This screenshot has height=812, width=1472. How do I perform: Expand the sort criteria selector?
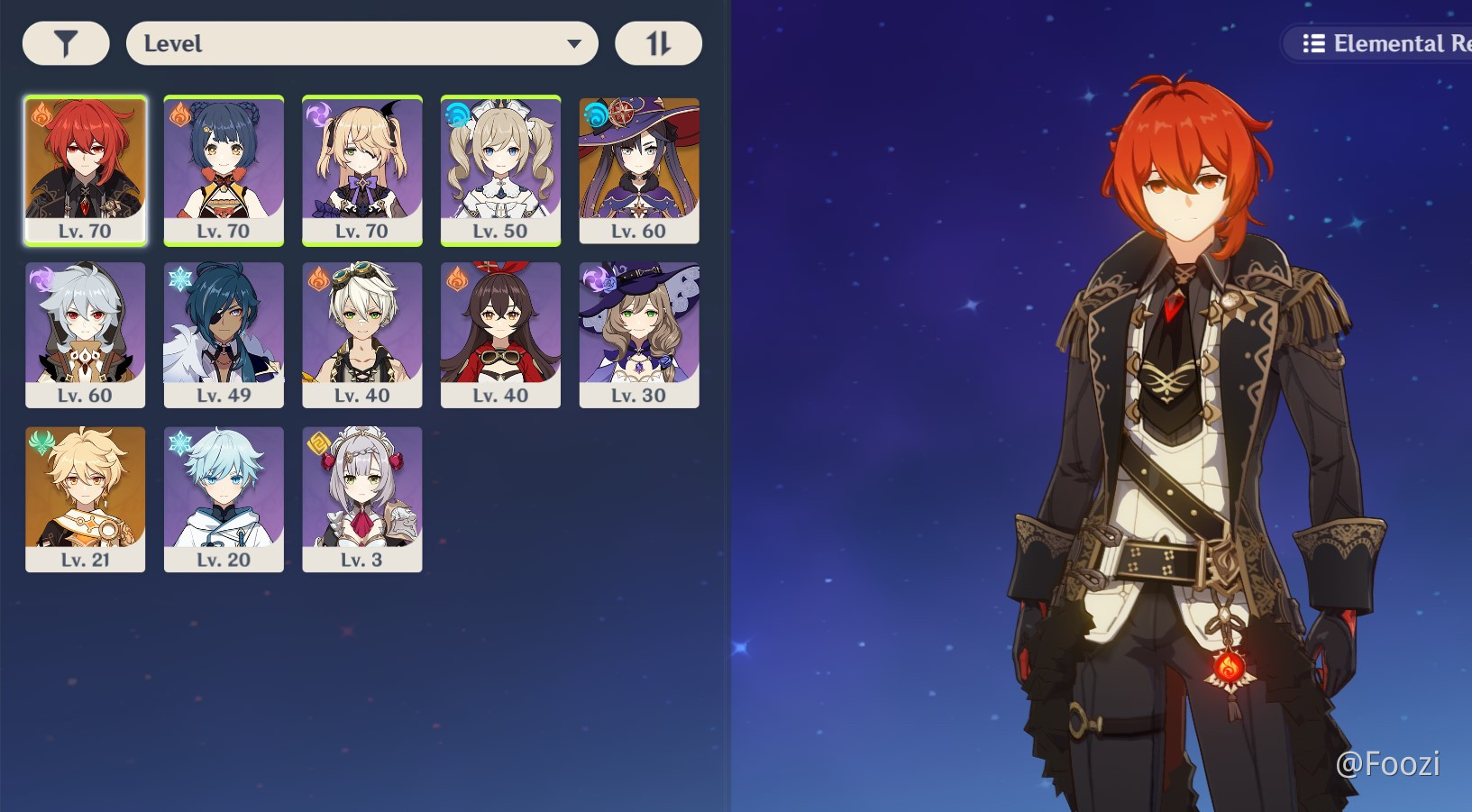pos(363,42)
